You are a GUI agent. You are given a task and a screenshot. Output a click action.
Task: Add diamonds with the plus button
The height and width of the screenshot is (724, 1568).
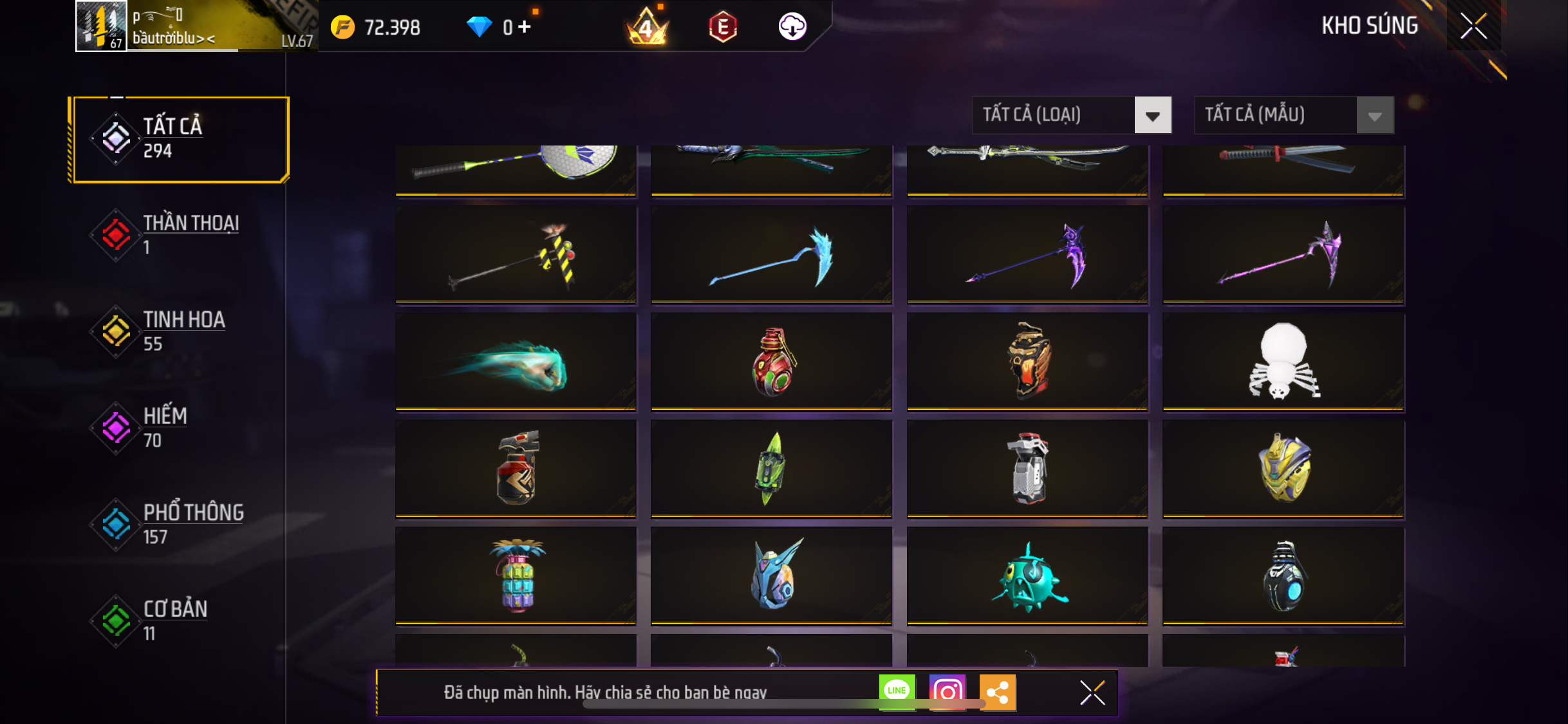coord(525,27)
